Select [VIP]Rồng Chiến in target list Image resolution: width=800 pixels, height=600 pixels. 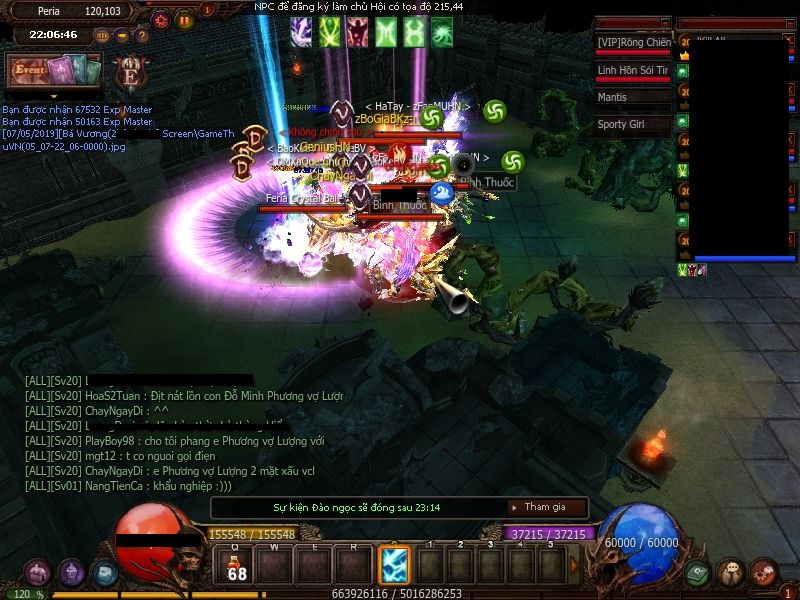632,42
